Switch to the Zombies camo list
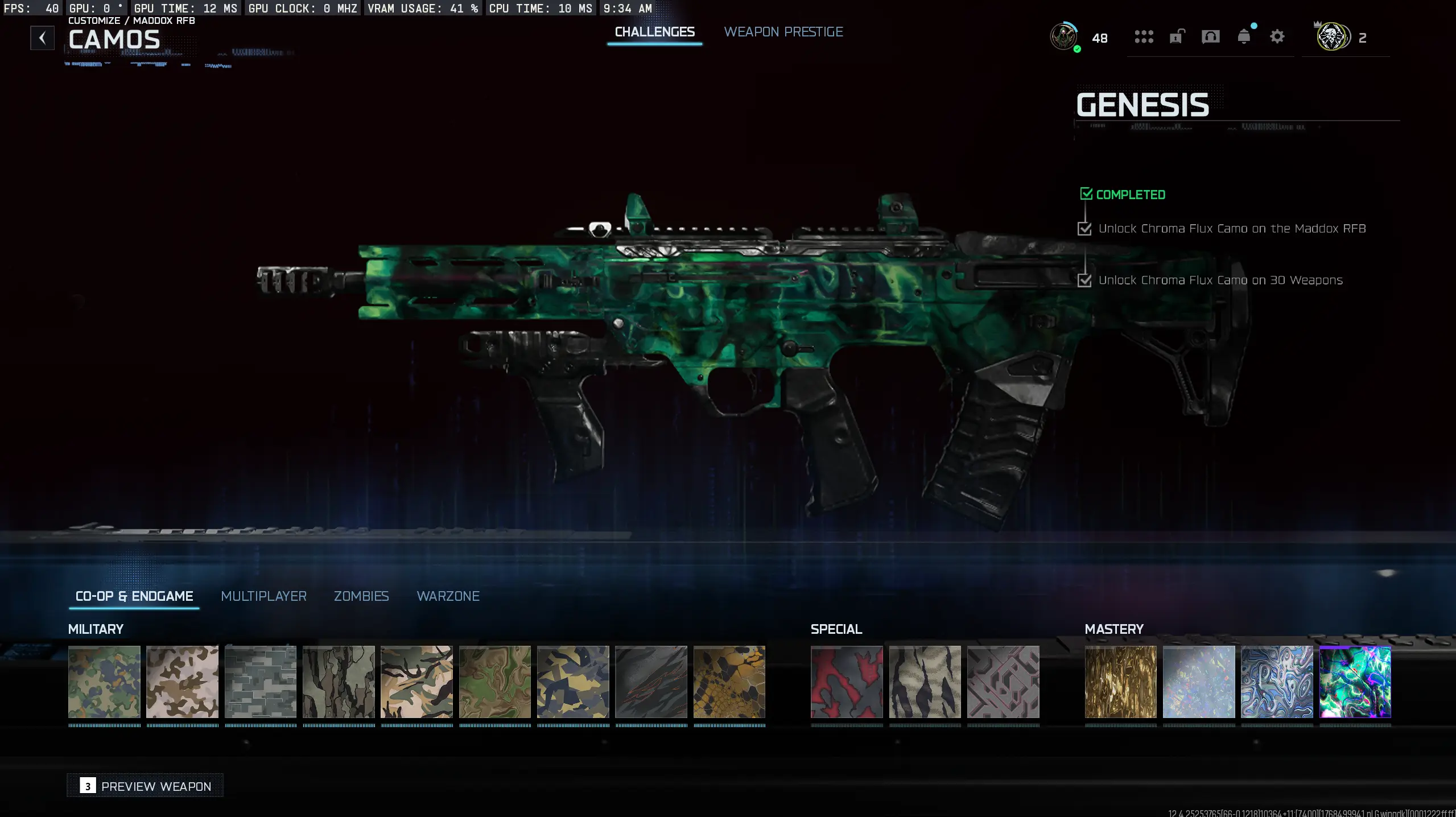The height and width of the screenshot is (817, 1456). [361, 596]
